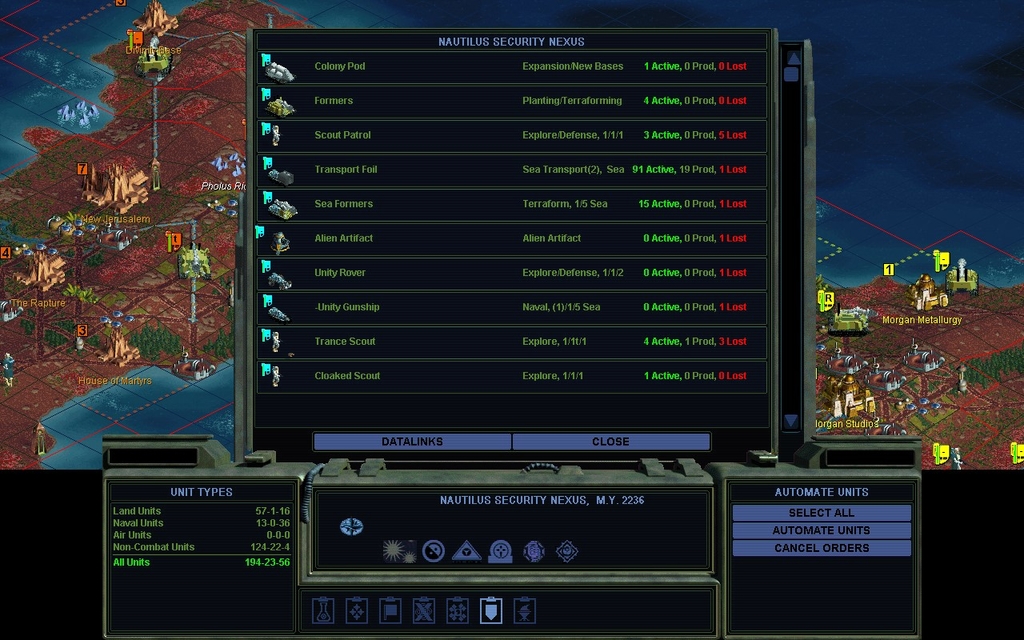Choose the Cloaked Scout entry
Image resolution: width=1024 pixels, height=640 pixels.
coord(512,376)
